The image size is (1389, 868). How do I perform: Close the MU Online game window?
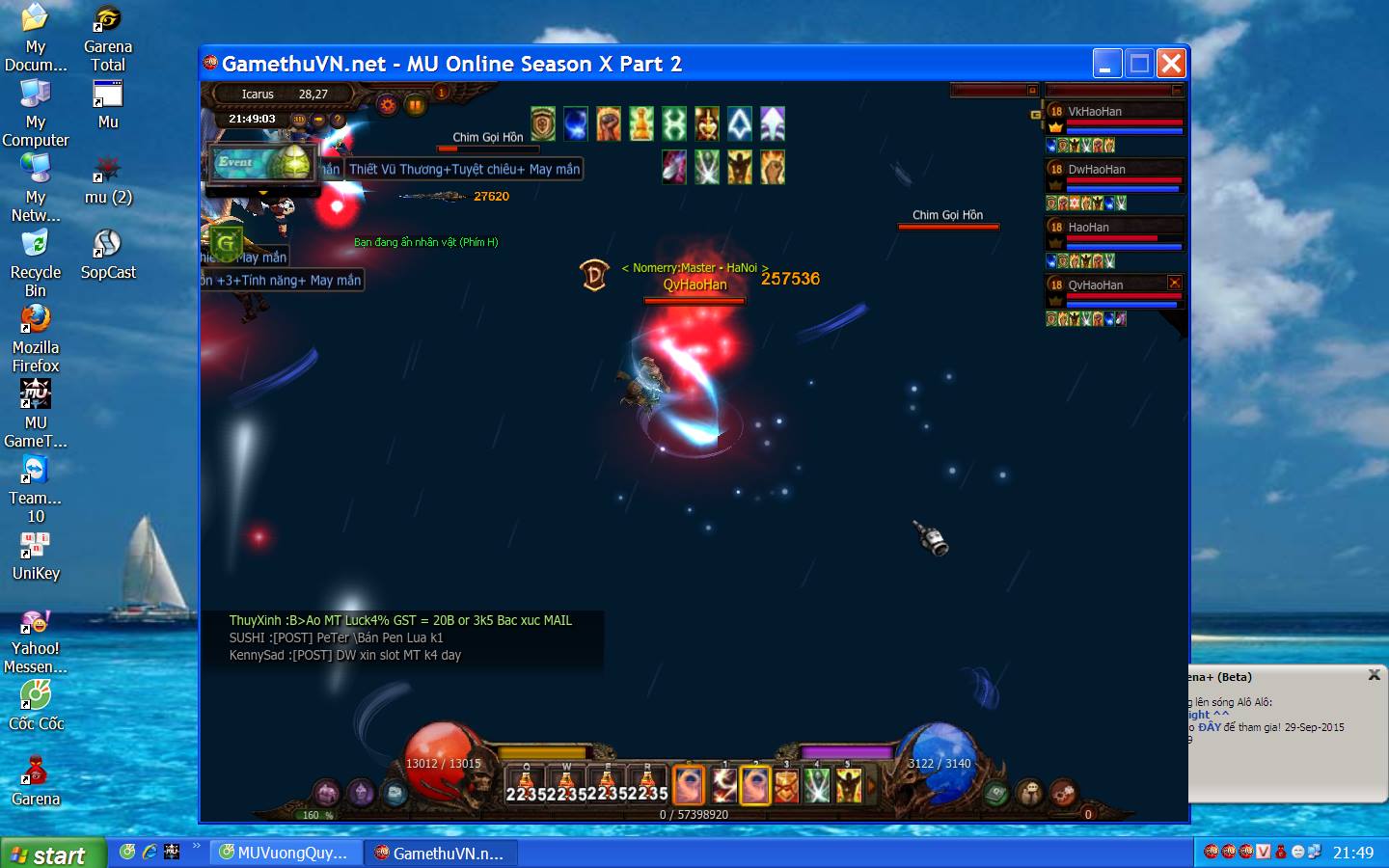point(1171,64)
